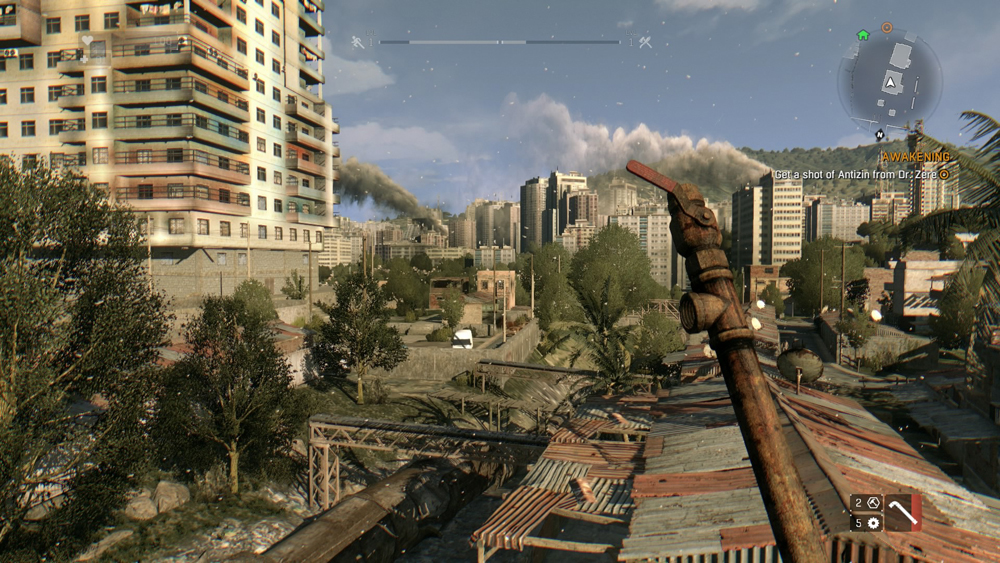
Task: Click the green safe house marker
Action: [862, 35]
